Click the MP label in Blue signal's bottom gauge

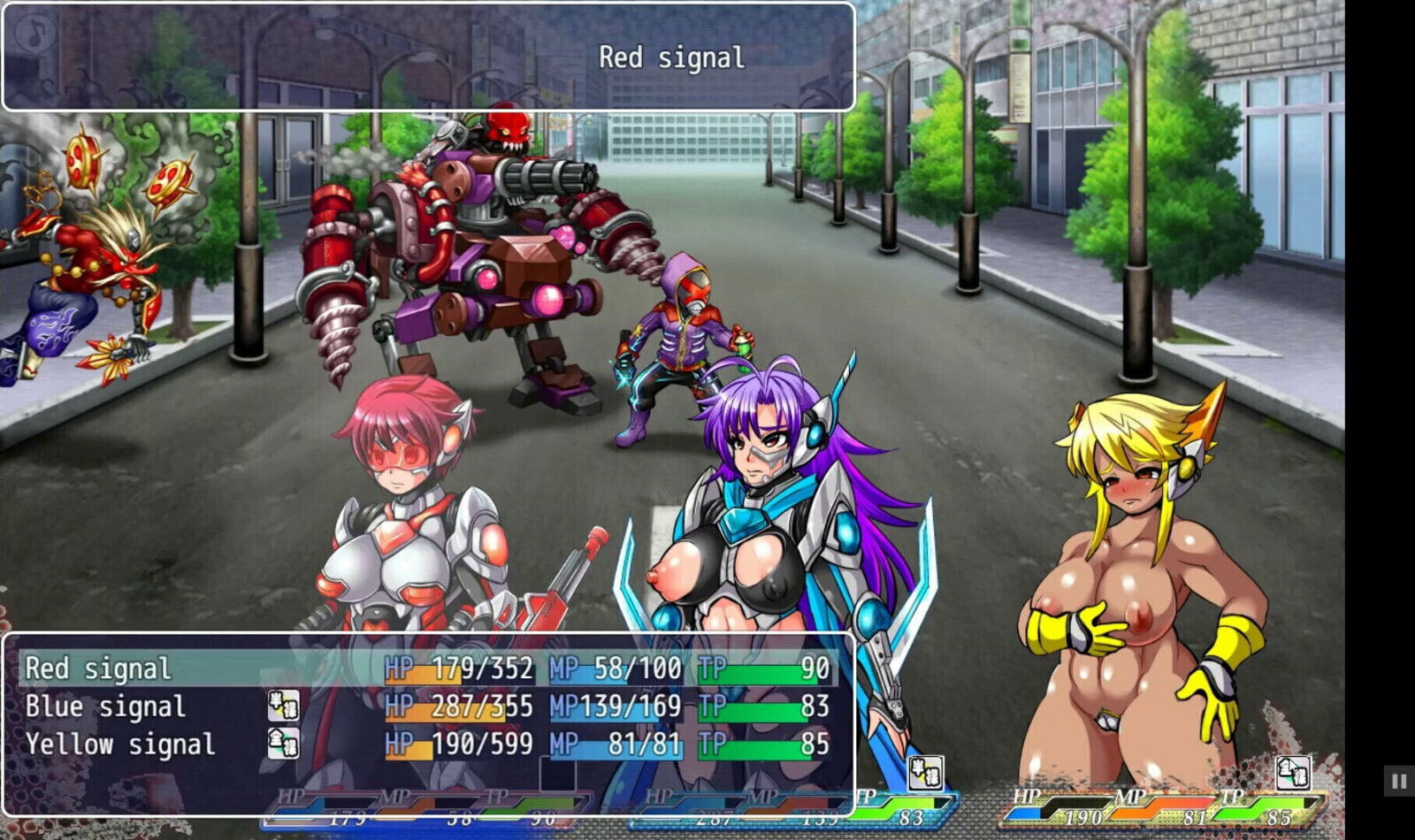click(766, 795)
